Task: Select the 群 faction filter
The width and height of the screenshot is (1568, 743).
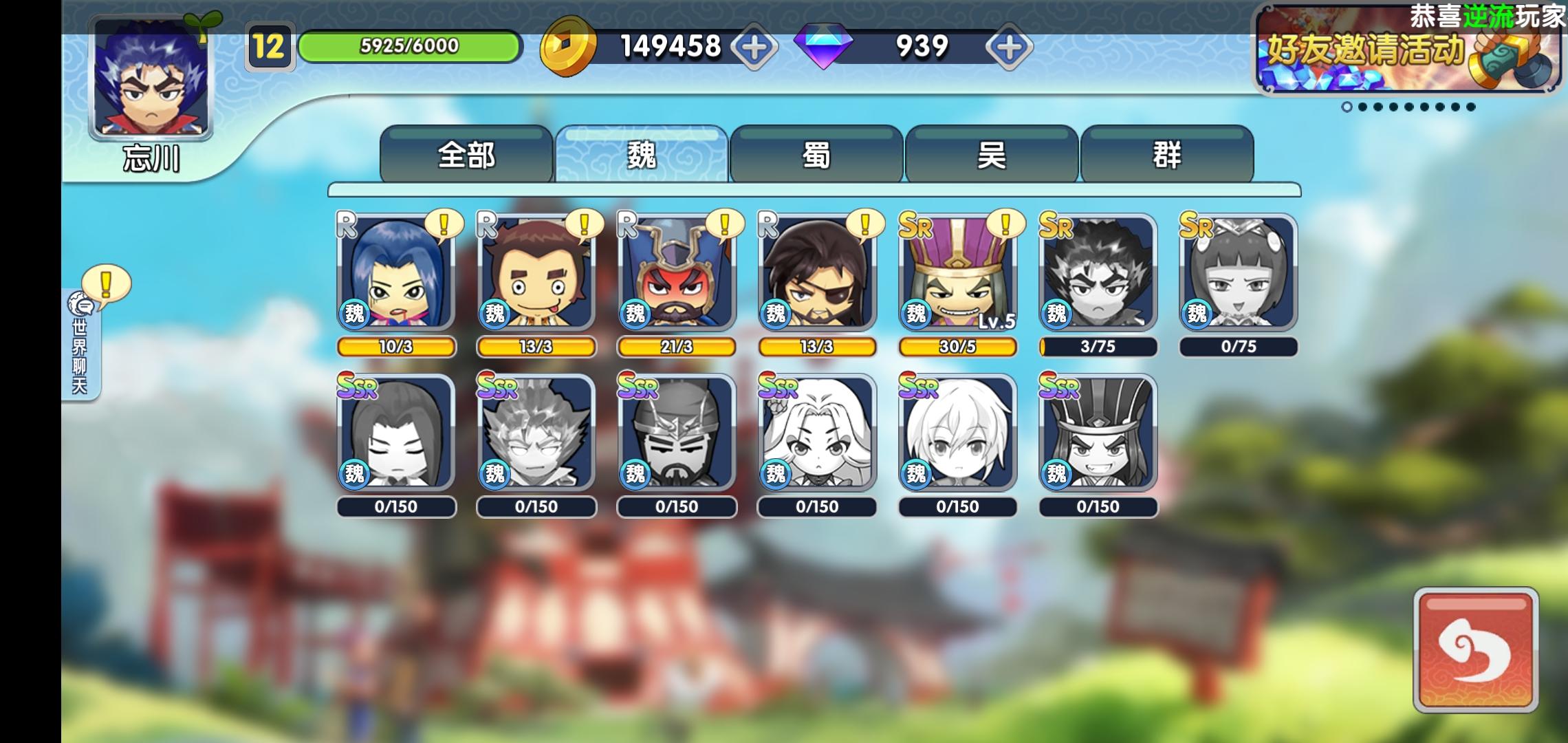Action: pos(1166,155)
